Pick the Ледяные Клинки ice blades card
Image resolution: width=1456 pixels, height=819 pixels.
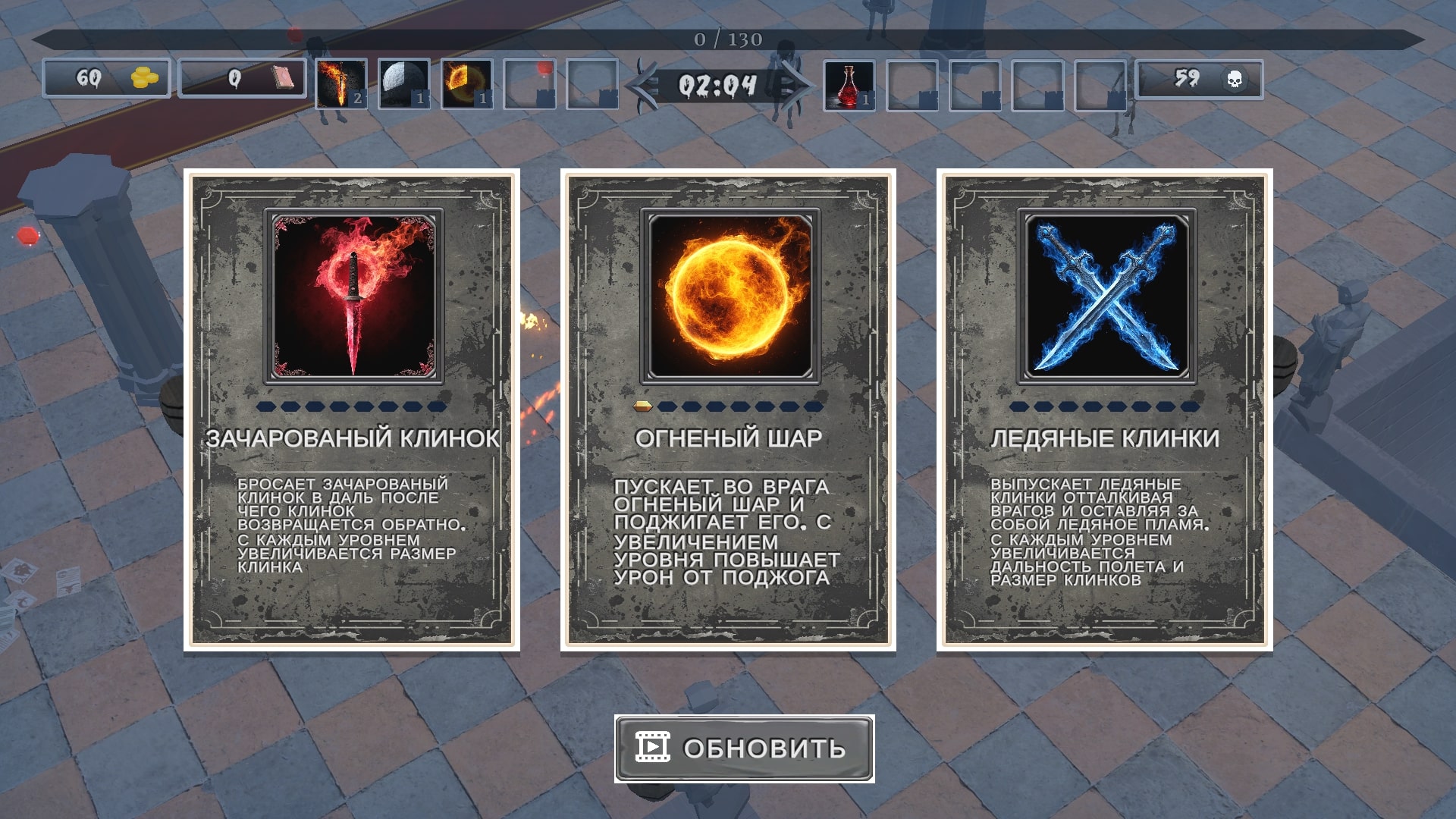click(x=1104, y=409)
